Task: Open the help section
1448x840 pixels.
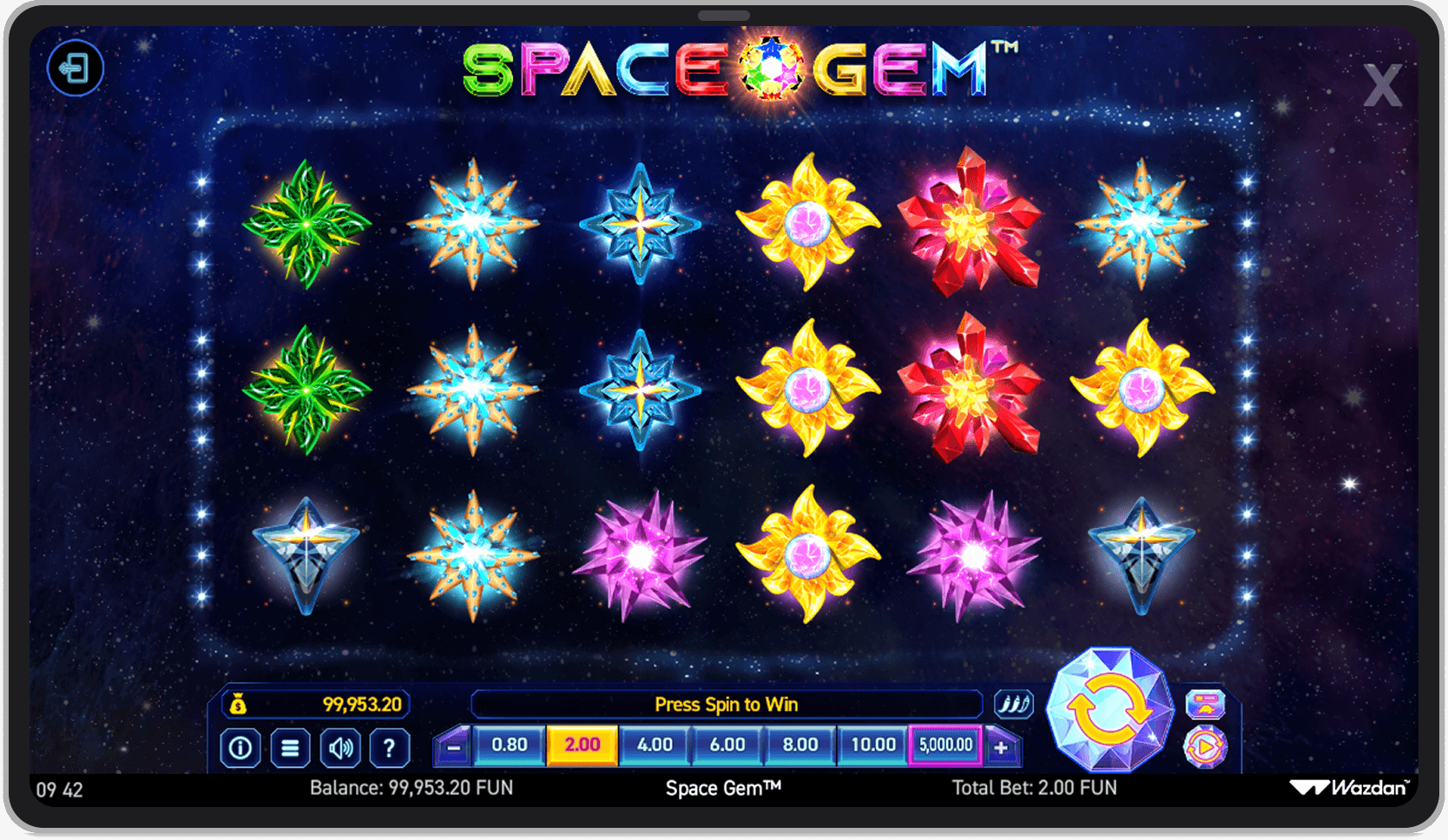Action: pos(390,747)
